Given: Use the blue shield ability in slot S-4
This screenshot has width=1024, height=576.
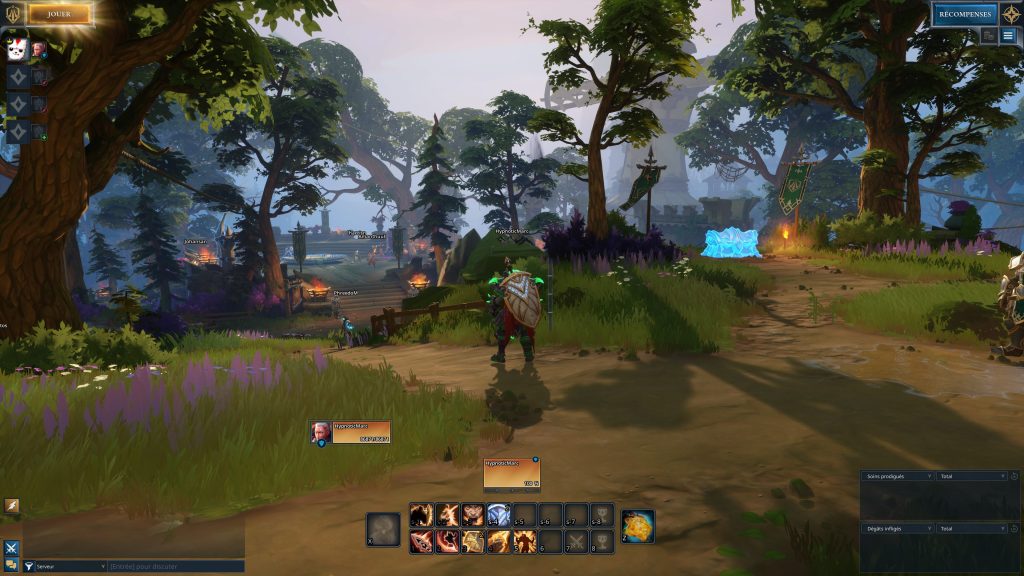Looking at the screenshot, I should click(499, 515).
